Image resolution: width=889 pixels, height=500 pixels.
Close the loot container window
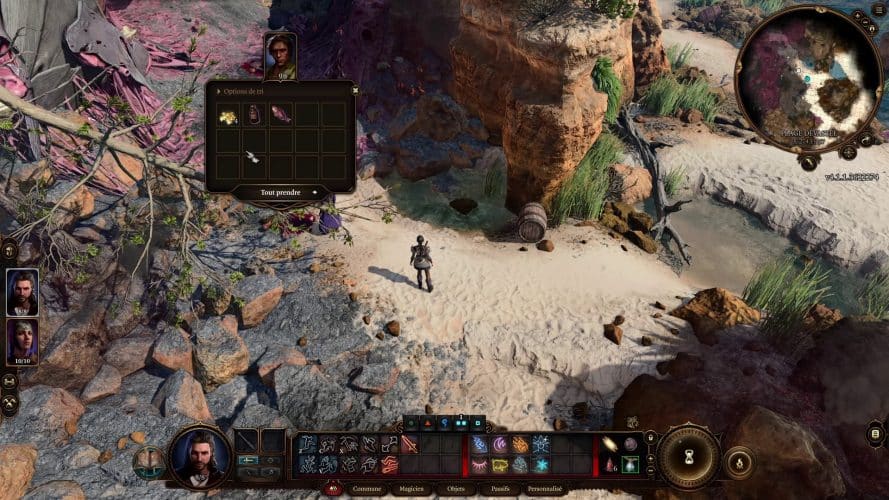tap(355, 89)
